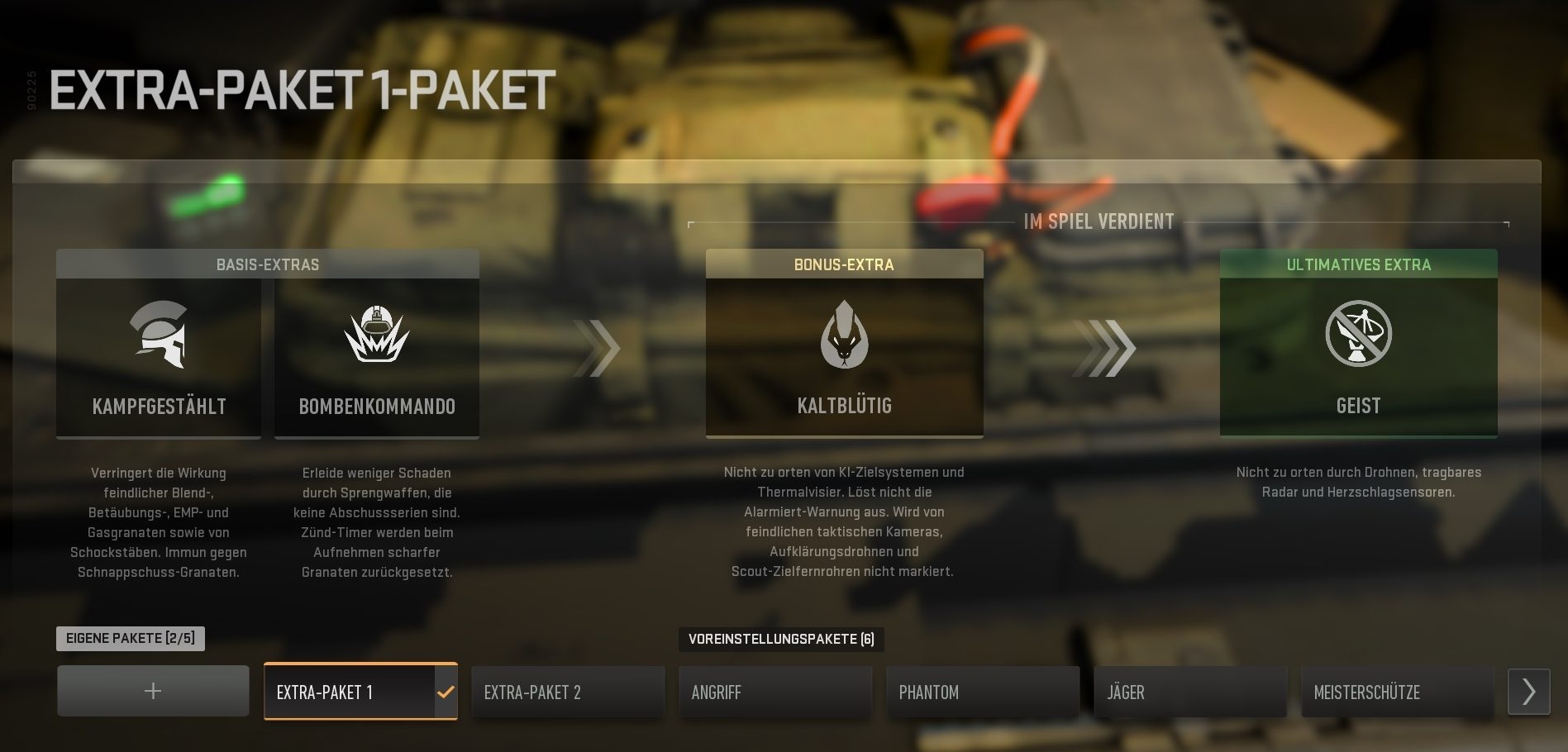Show more preset packages with right arrow

point(1528,692)
